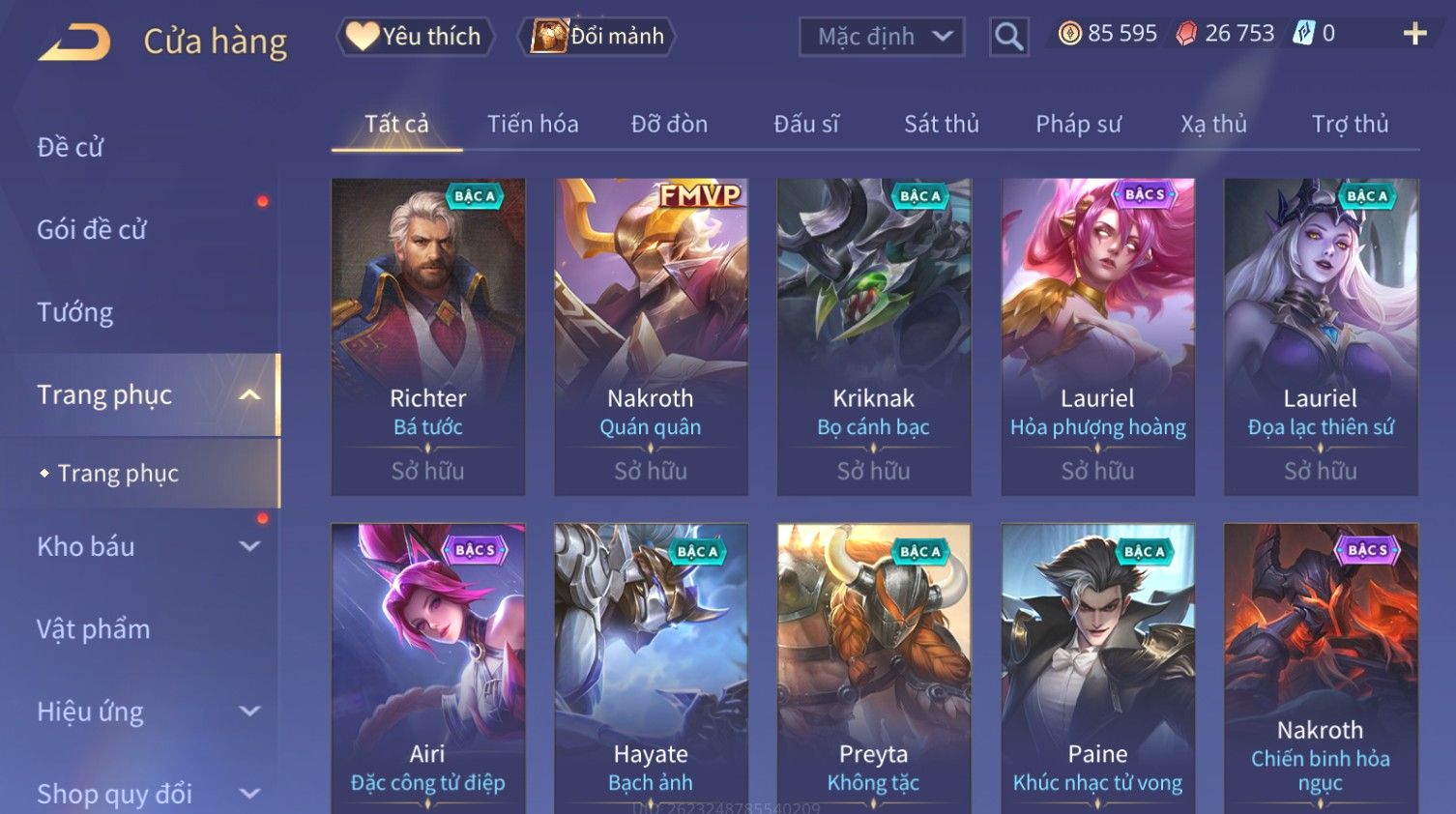Choose the Kriknak Bọ cánh bạc skin

click(x=874, y=336)
